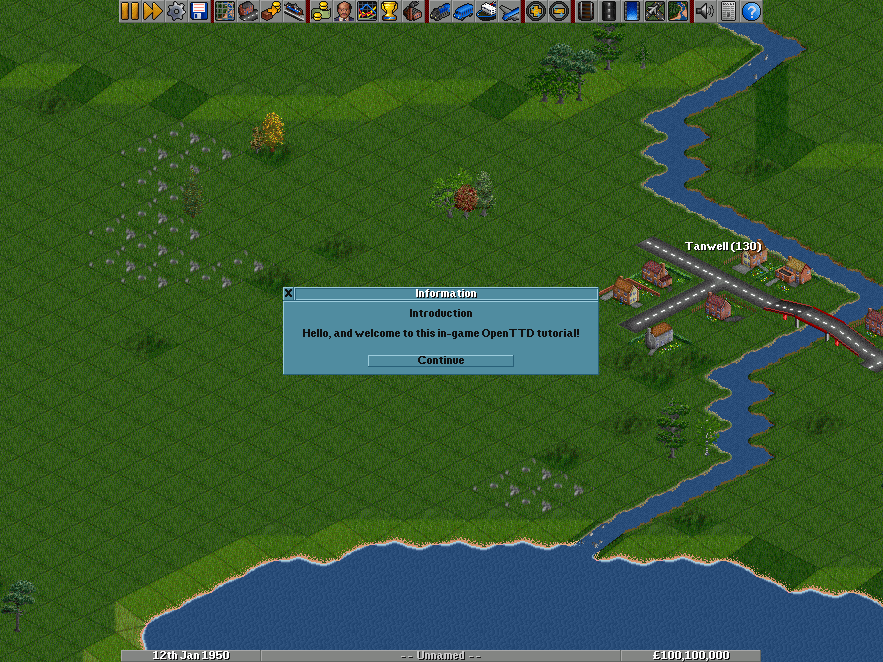Open the game options gear menu
This screenshot has height=662, width=883.
tap(175, 11)
